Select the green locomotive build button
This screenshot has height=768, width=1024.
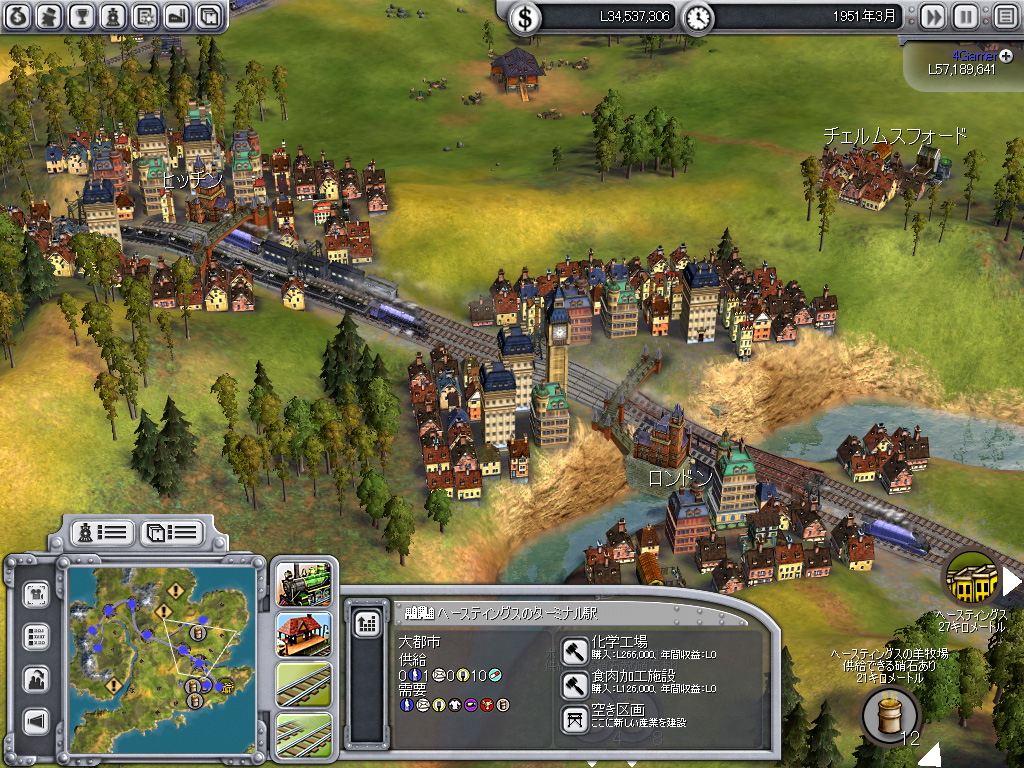click(x=302, y=582)
